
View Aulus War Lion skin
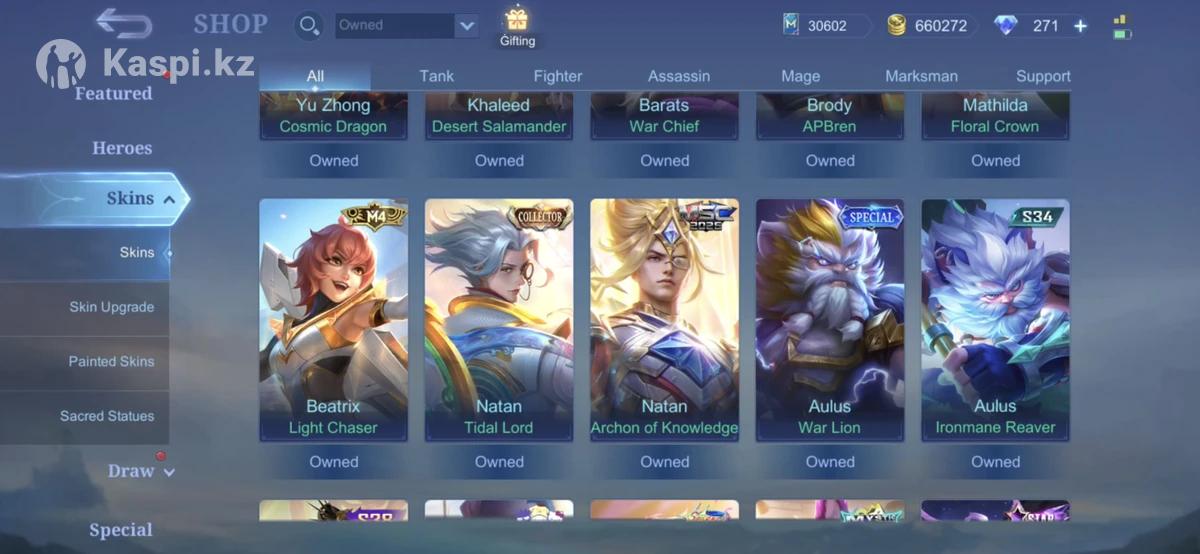click(x=830, y=320)
